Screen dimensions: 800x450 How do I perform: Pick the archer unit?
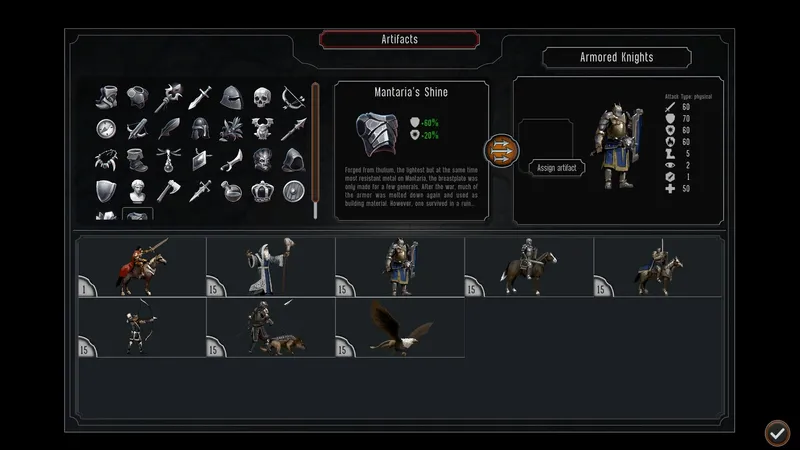pos(141,327)
